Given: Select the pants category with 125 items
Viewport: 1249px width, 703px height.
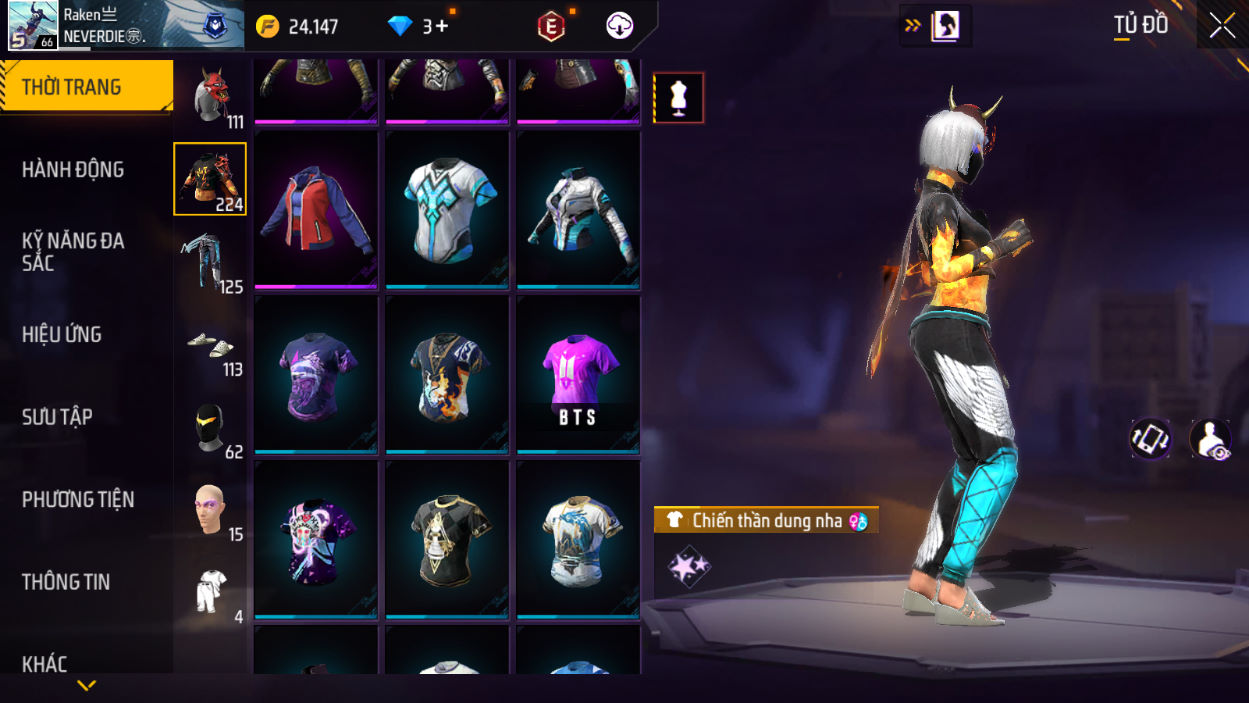Looking at the screenshot, I should coord(210,262).
